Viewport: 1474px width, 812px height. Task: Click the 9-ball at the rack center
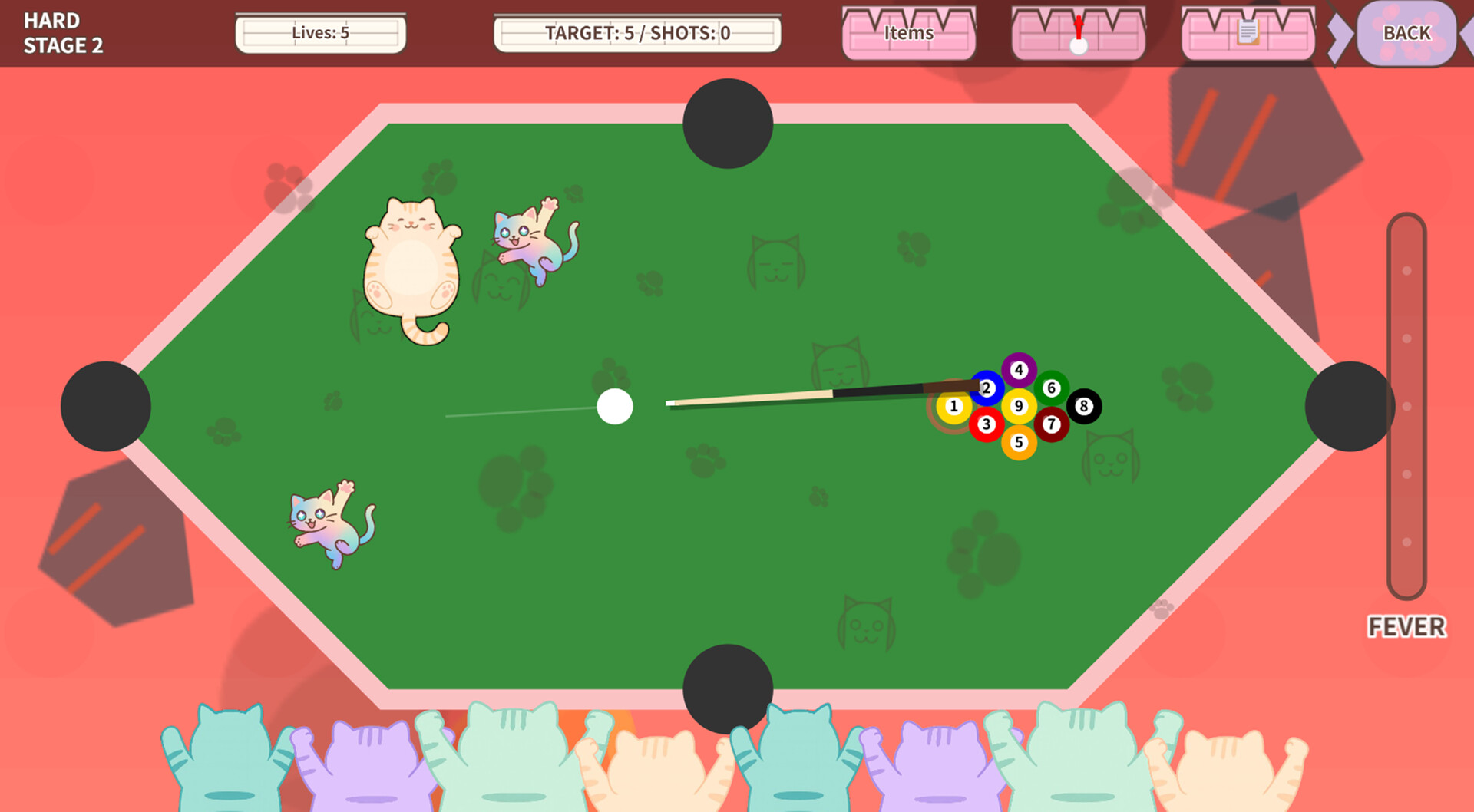[1019, 405]
